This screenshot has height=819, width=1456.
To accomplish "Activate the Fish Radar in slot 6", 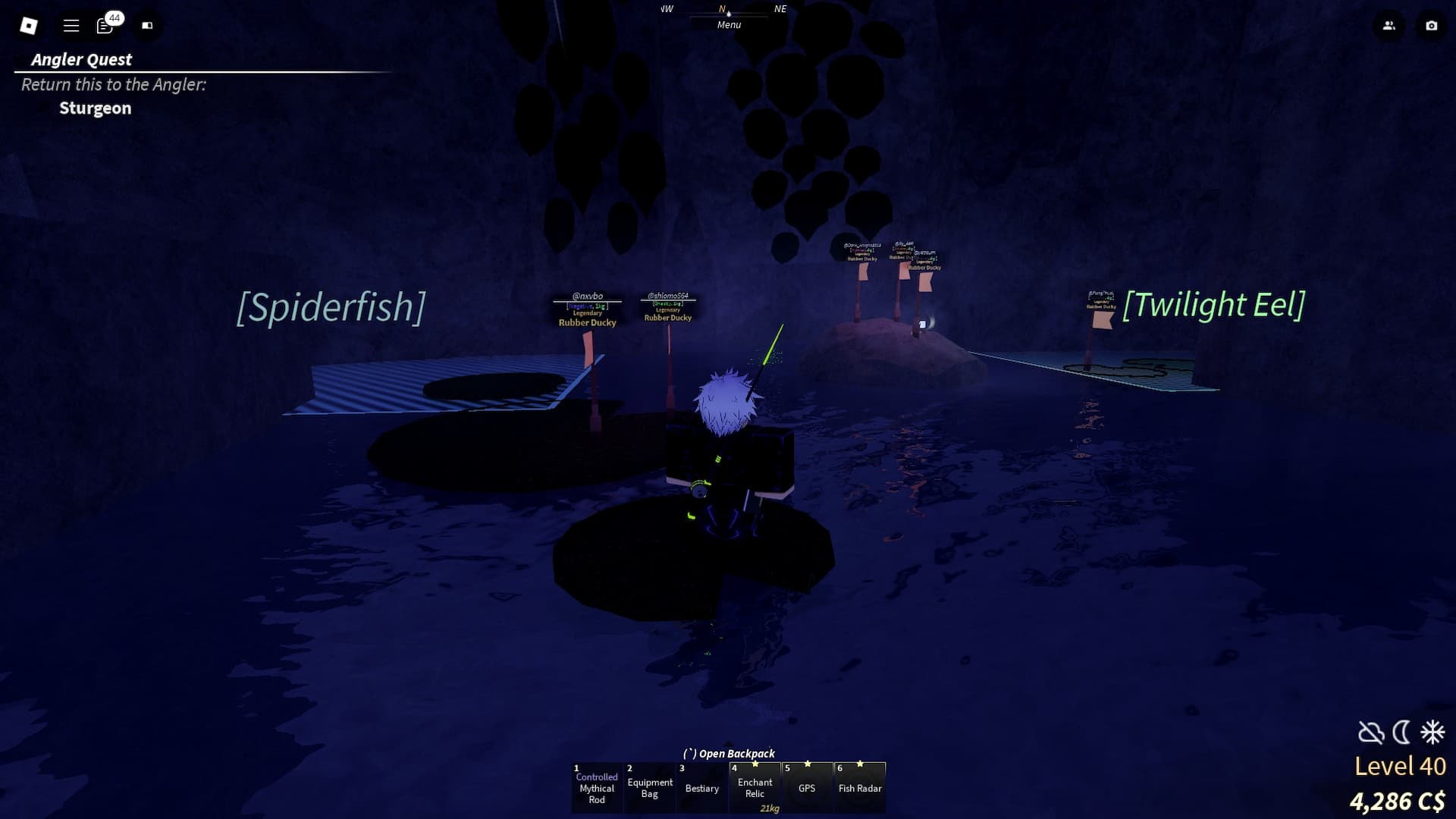I will (x=860, y=788).
